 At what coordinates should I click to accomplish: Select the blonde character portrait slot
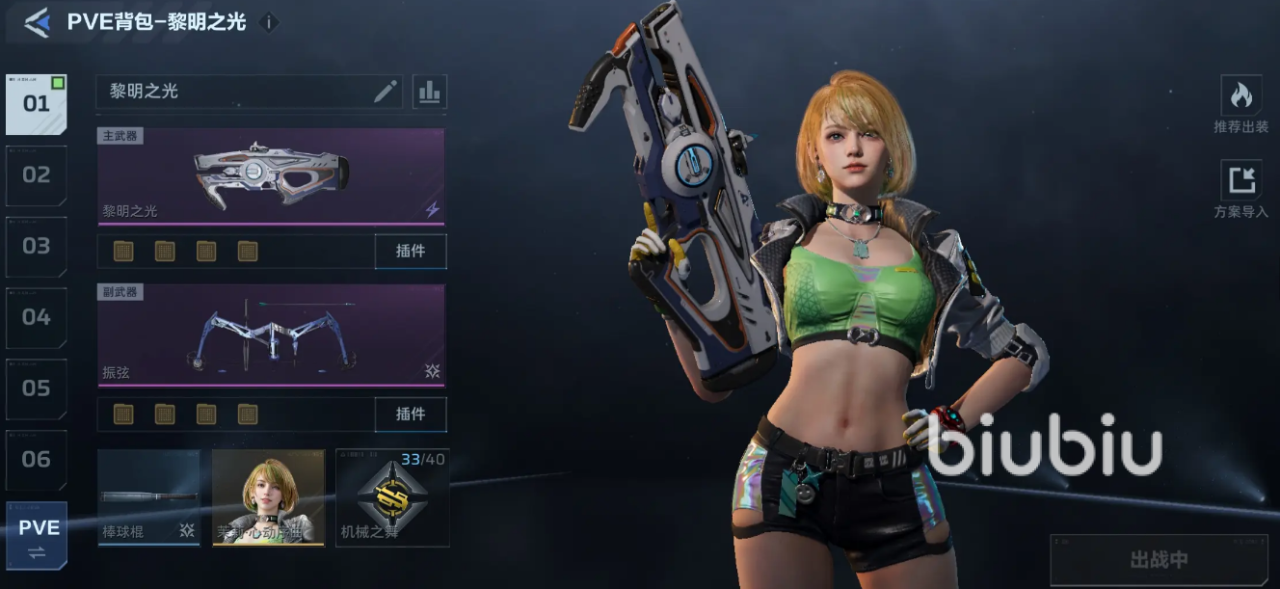(x=268, y=497)
